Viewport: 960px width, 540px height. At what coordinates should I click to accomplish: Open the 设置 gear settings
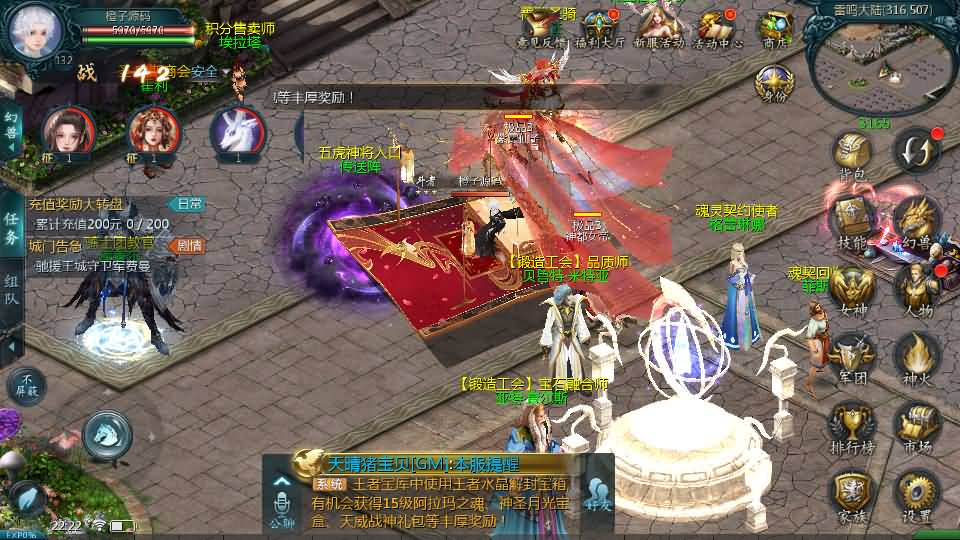(x=915, y=493)
